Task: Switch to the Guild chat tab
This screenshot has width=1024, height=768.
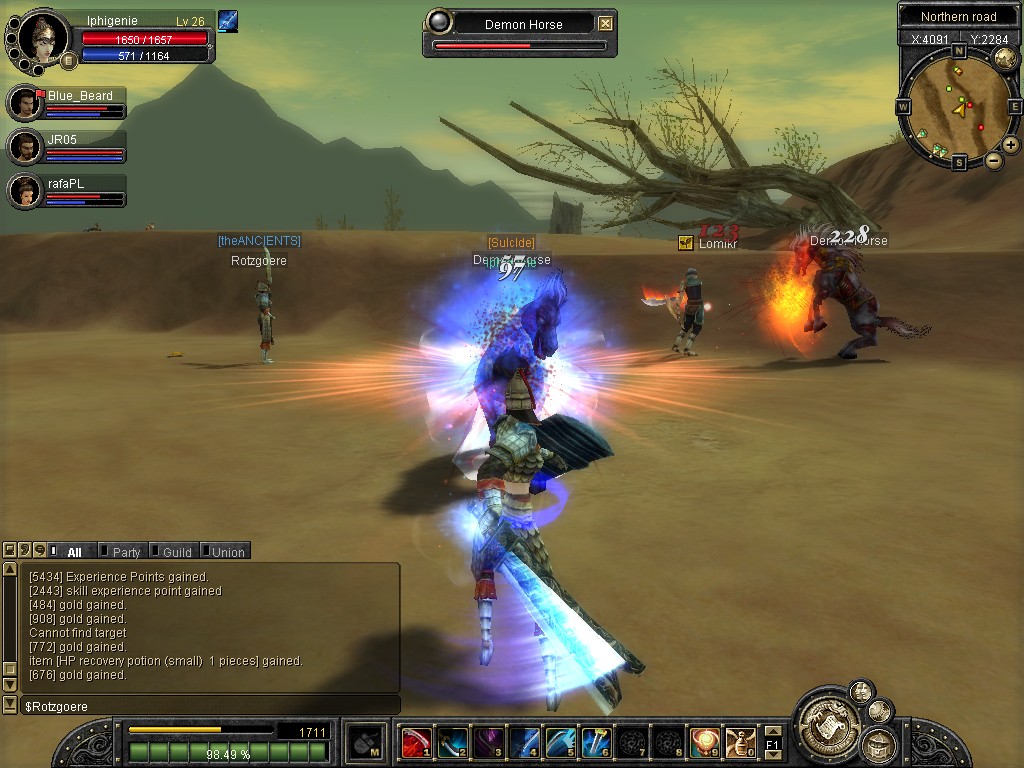Action: pyautogui.click(x=176, y=551)
